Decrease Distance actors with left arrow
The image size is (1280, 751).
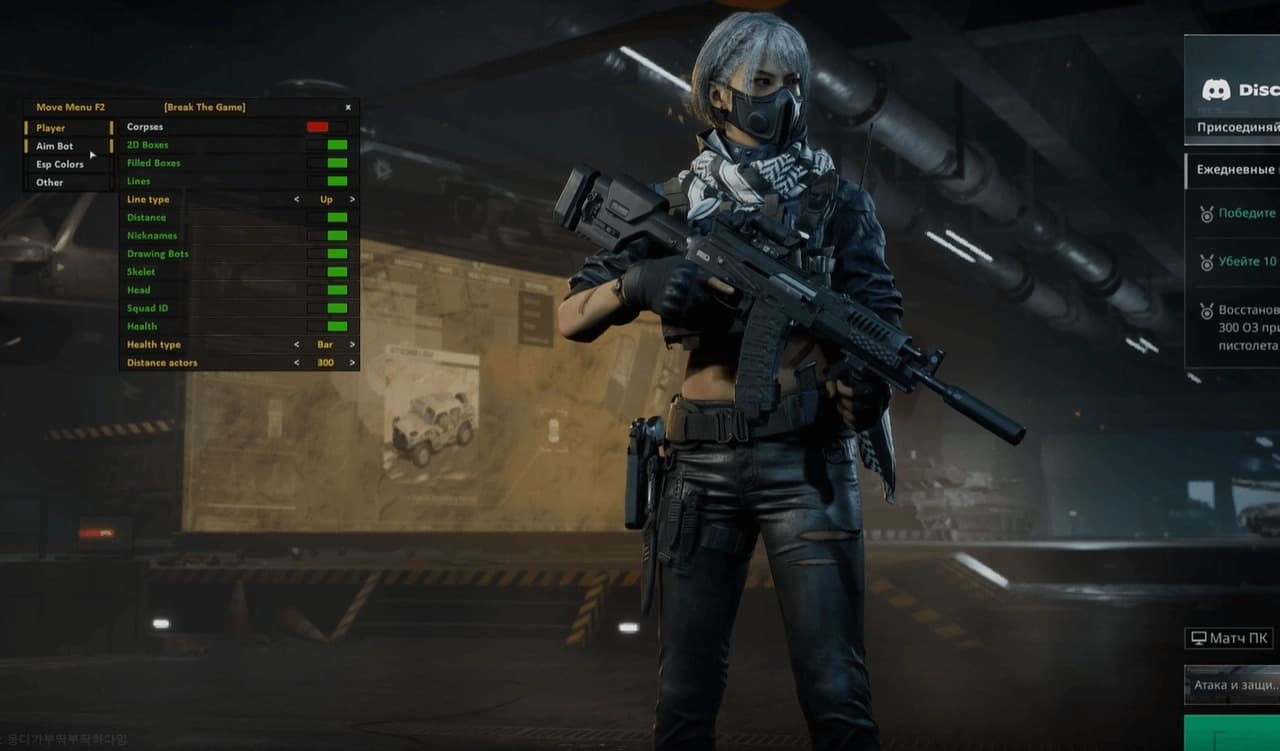[296, 363]
